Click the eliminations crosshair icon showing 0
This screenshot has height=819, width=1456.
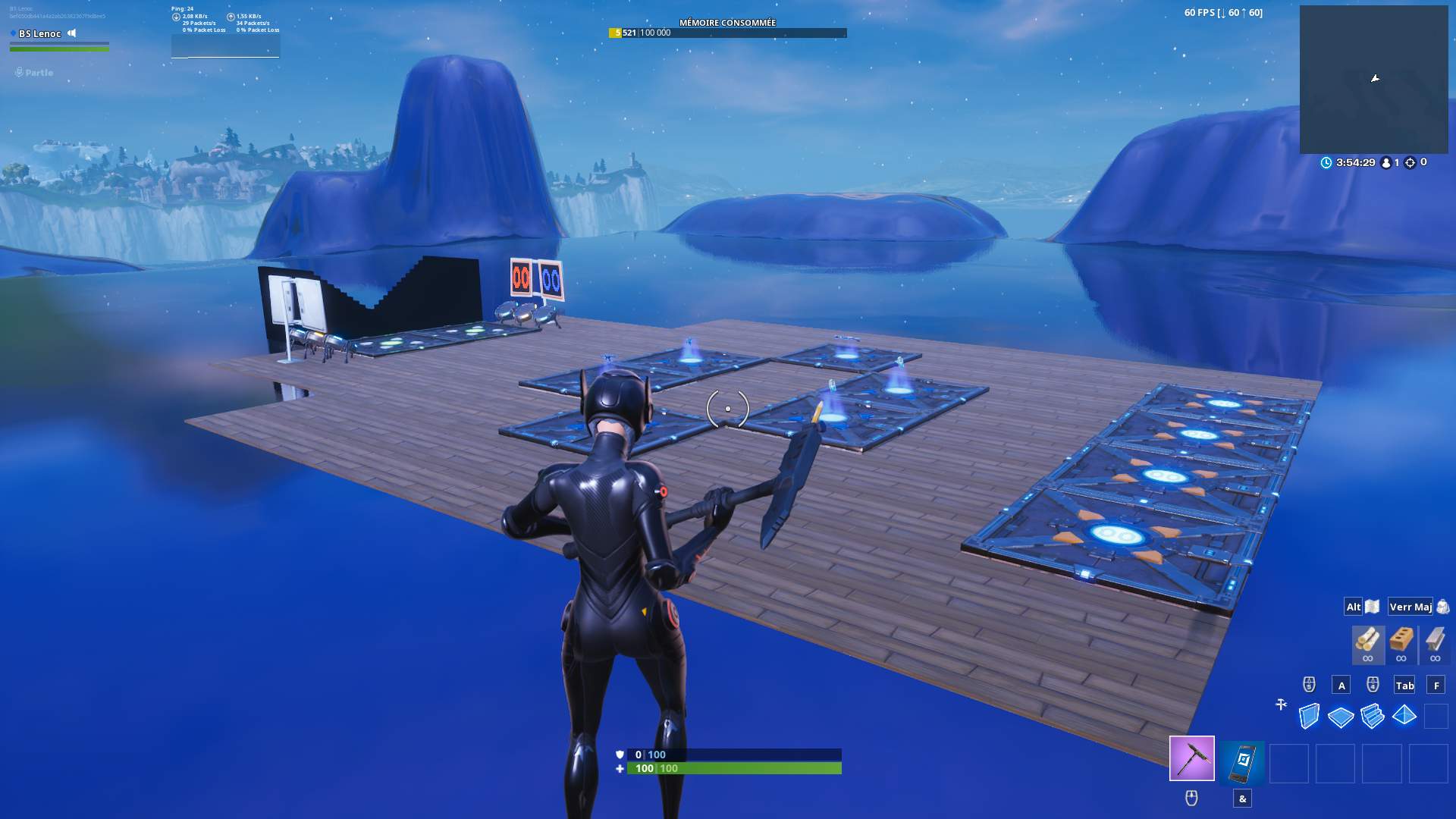point(1410,162)
